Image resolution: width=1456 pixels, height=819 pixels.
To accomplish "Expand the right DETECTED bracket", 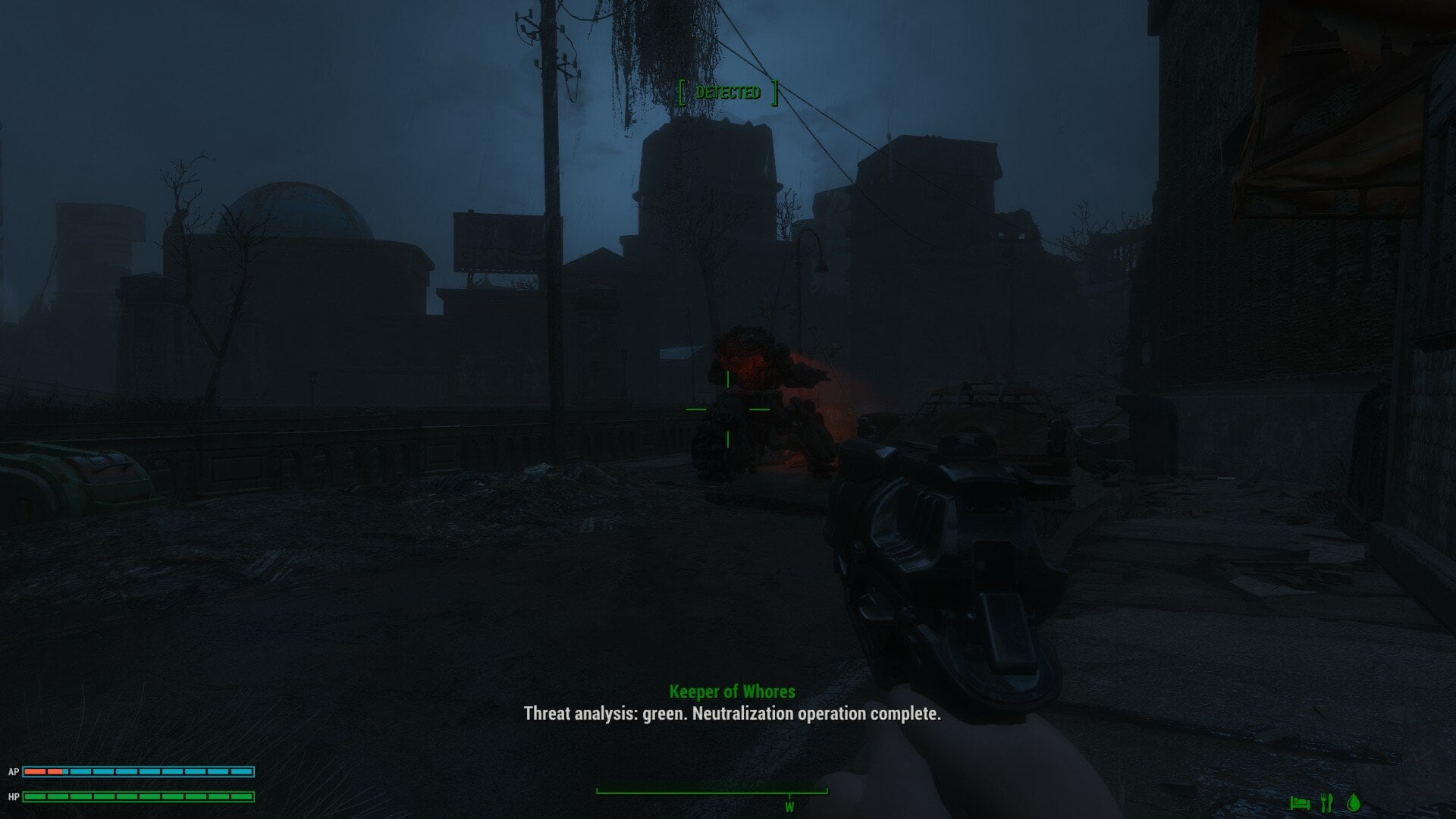I will click(773, 93).
